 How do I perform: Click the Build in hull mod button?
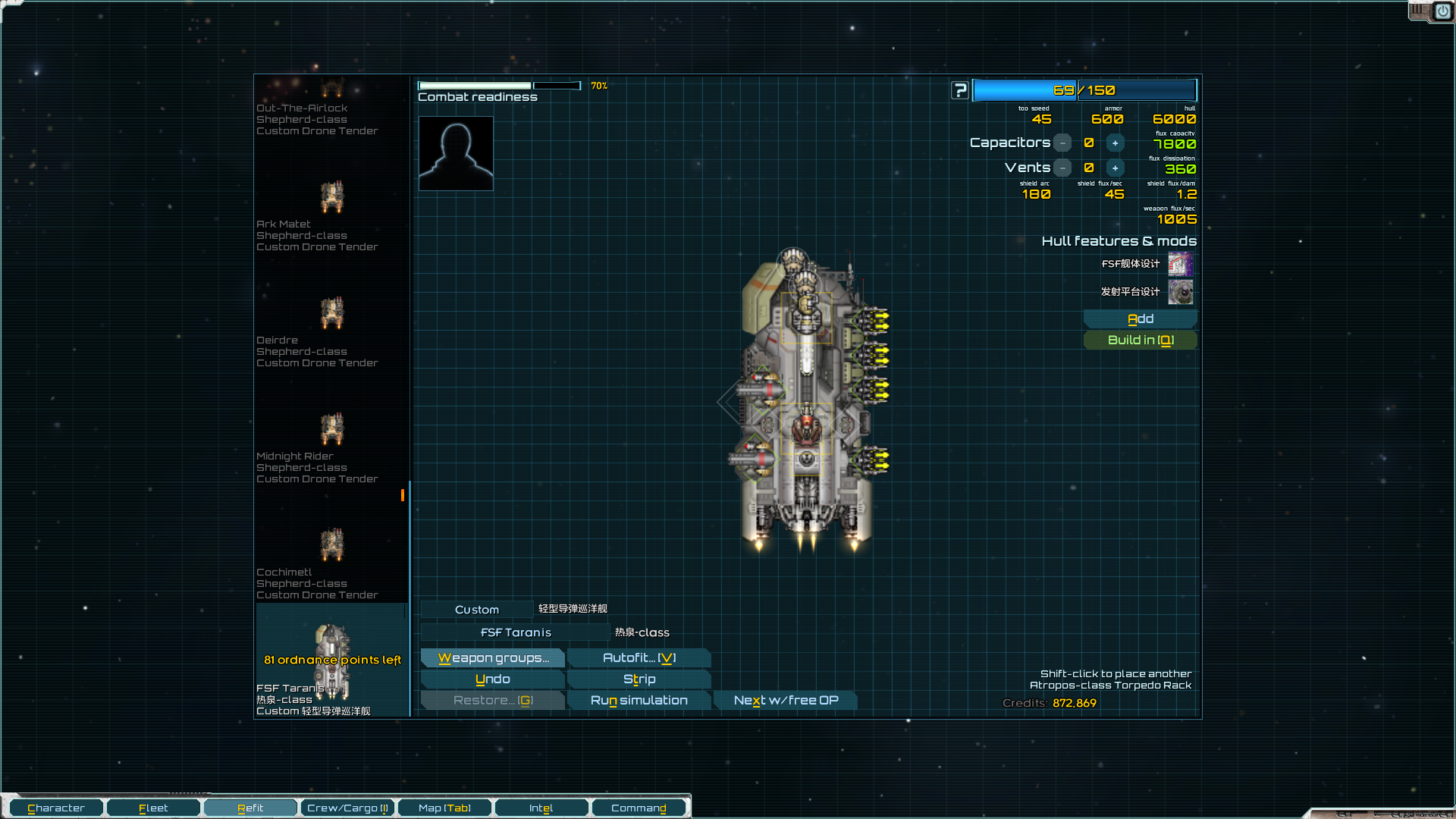(1140, 340)
